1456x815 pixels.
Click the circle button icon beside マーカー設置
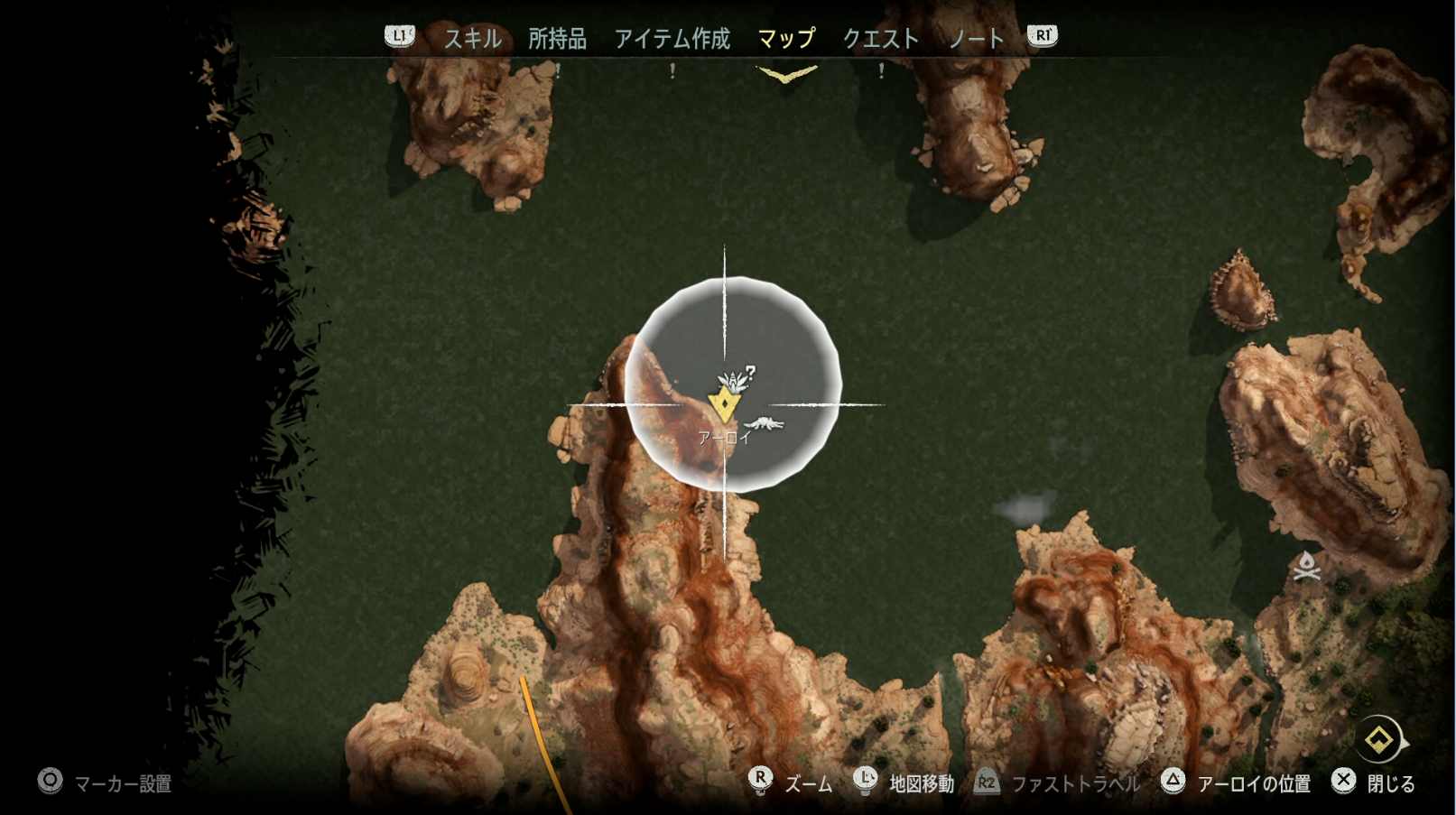[x=49, y=783]
